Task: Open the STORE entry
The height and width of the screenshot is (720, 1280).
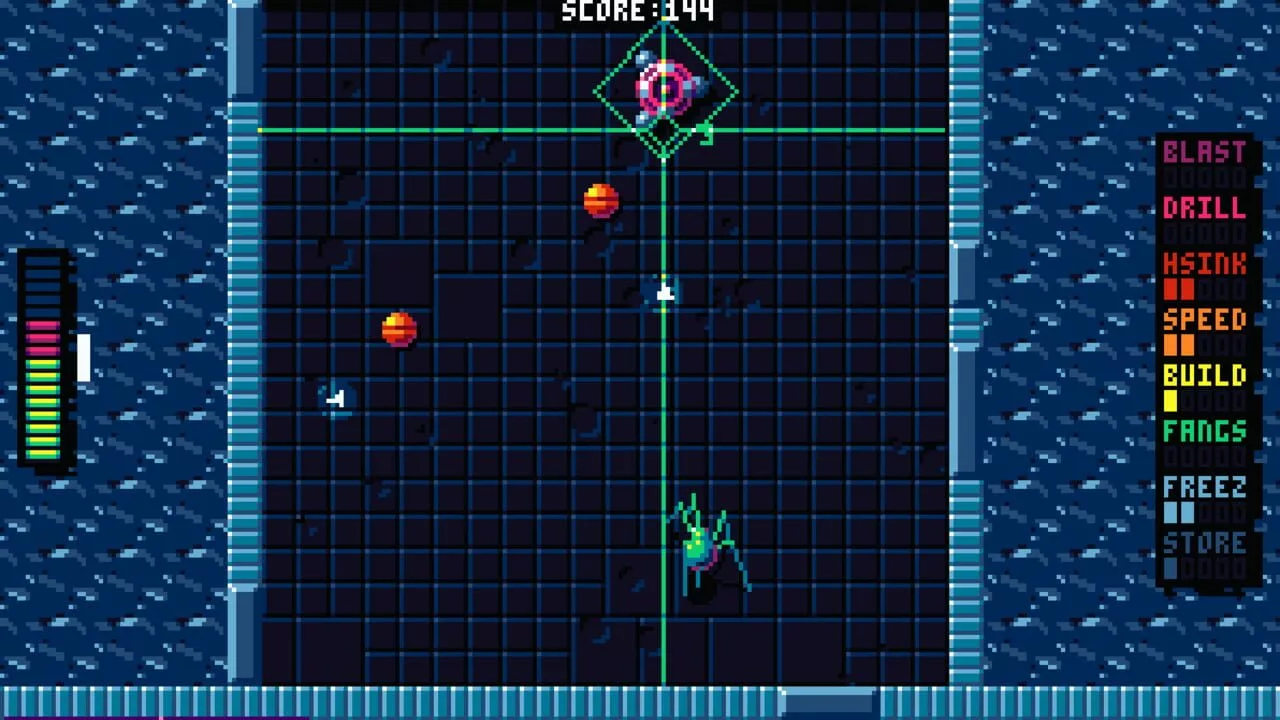Action: pos(1205,545)
